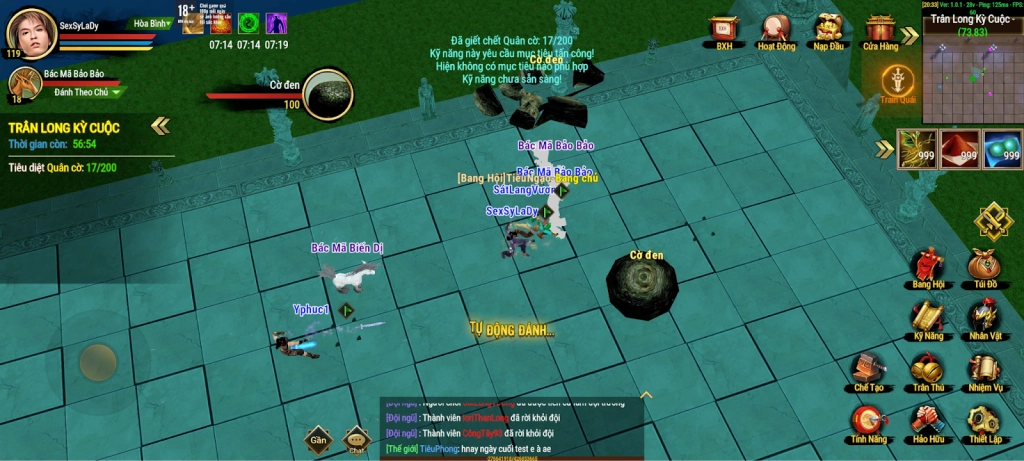Use the red powder pile item slot
The height and width of the screenshot is (461, 1024).
(959, 148)
